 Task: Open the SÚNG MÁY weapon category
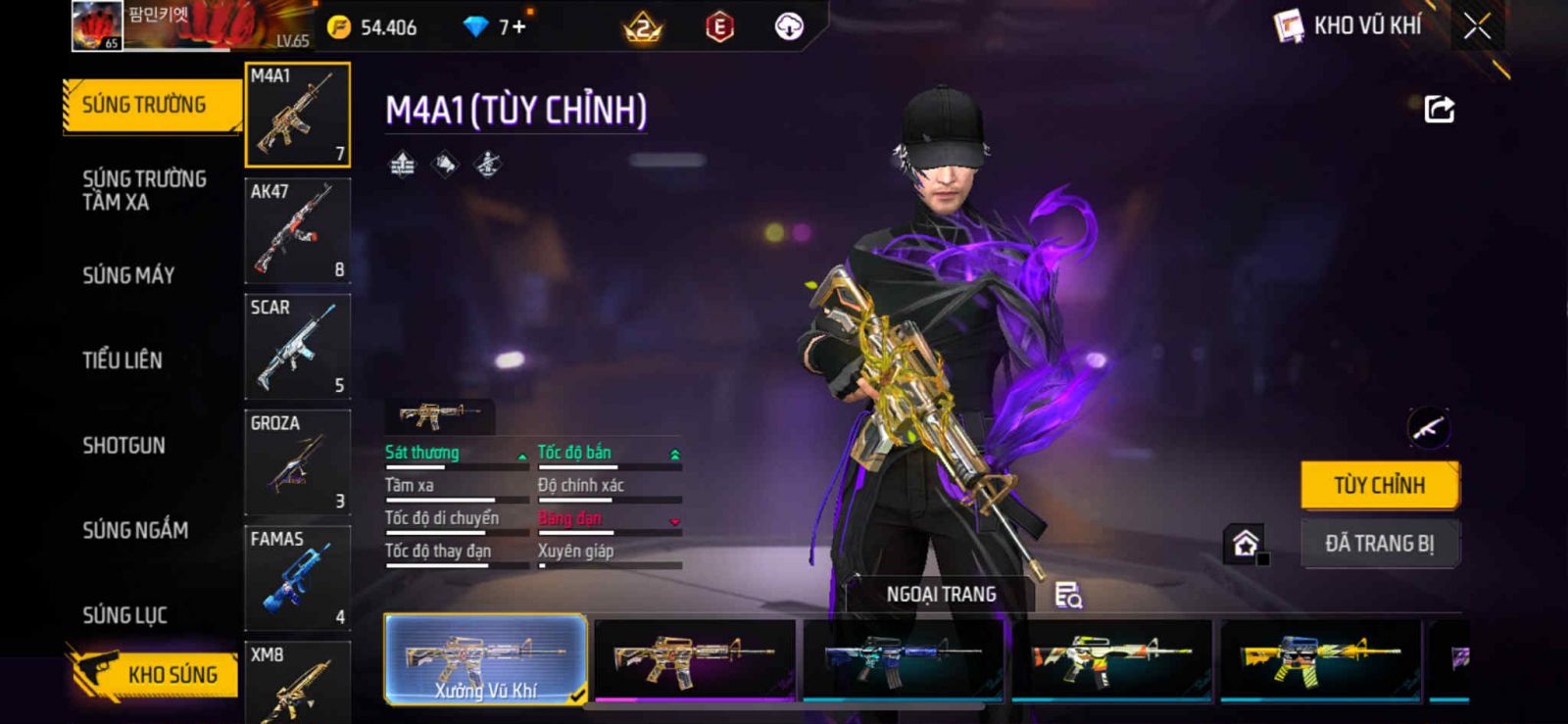(128, 275)
